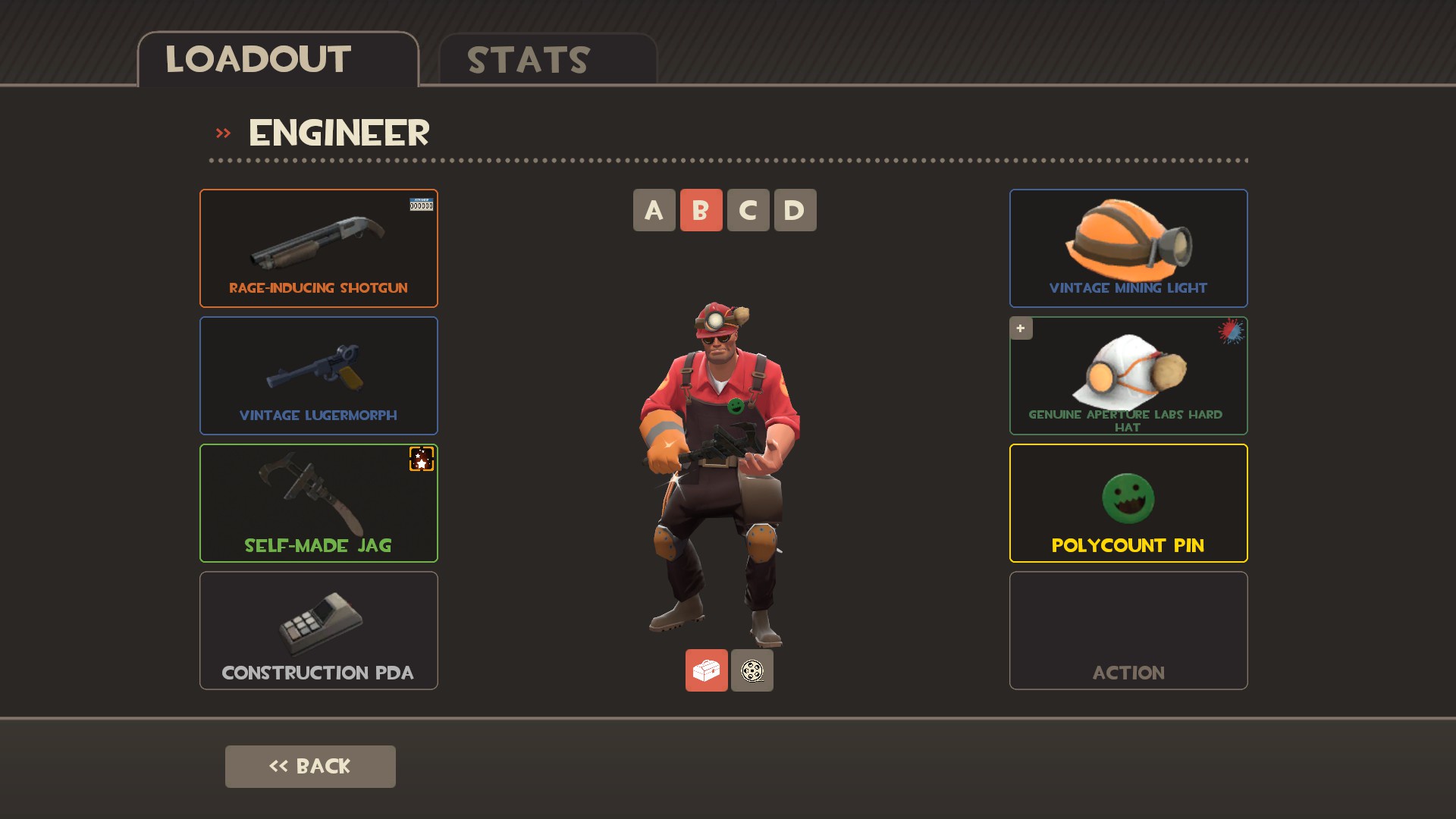
Task: Activate loadout preset D
Action: click(795, 210)
